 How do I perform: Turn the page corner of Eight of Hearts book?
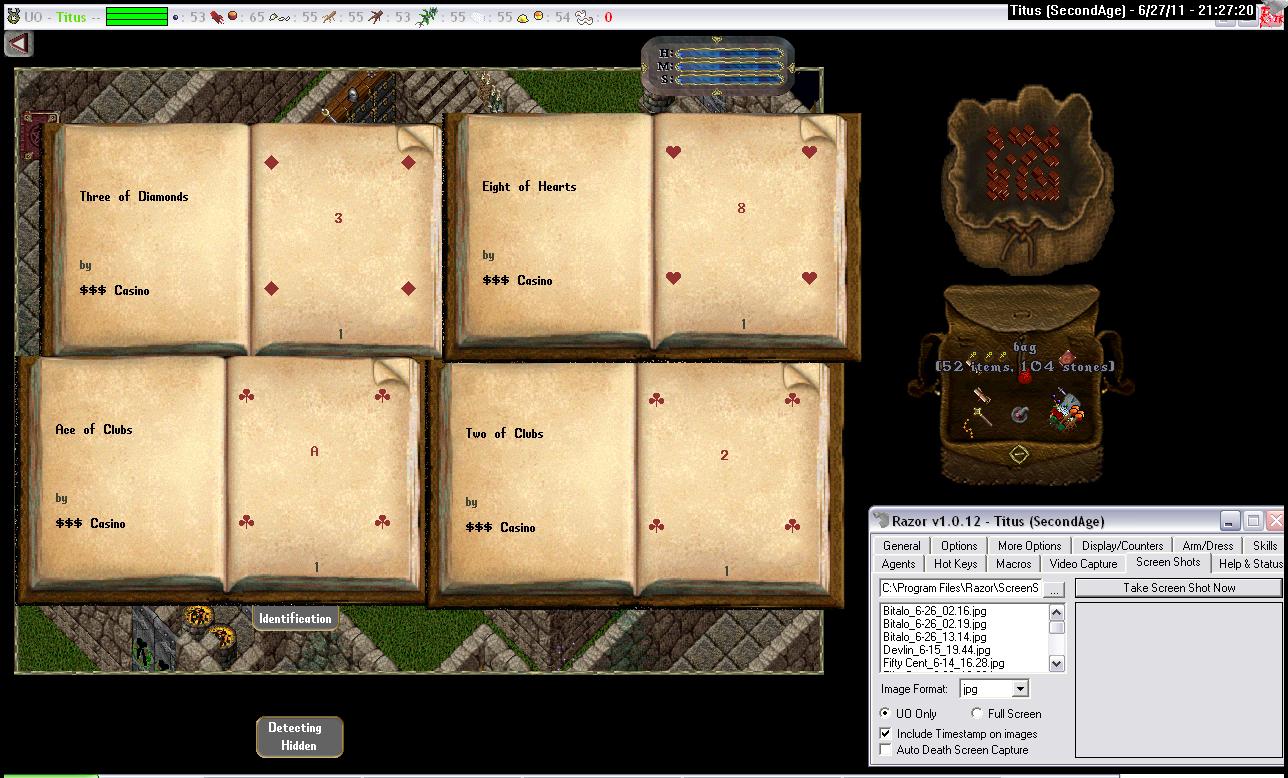(821, 129)
